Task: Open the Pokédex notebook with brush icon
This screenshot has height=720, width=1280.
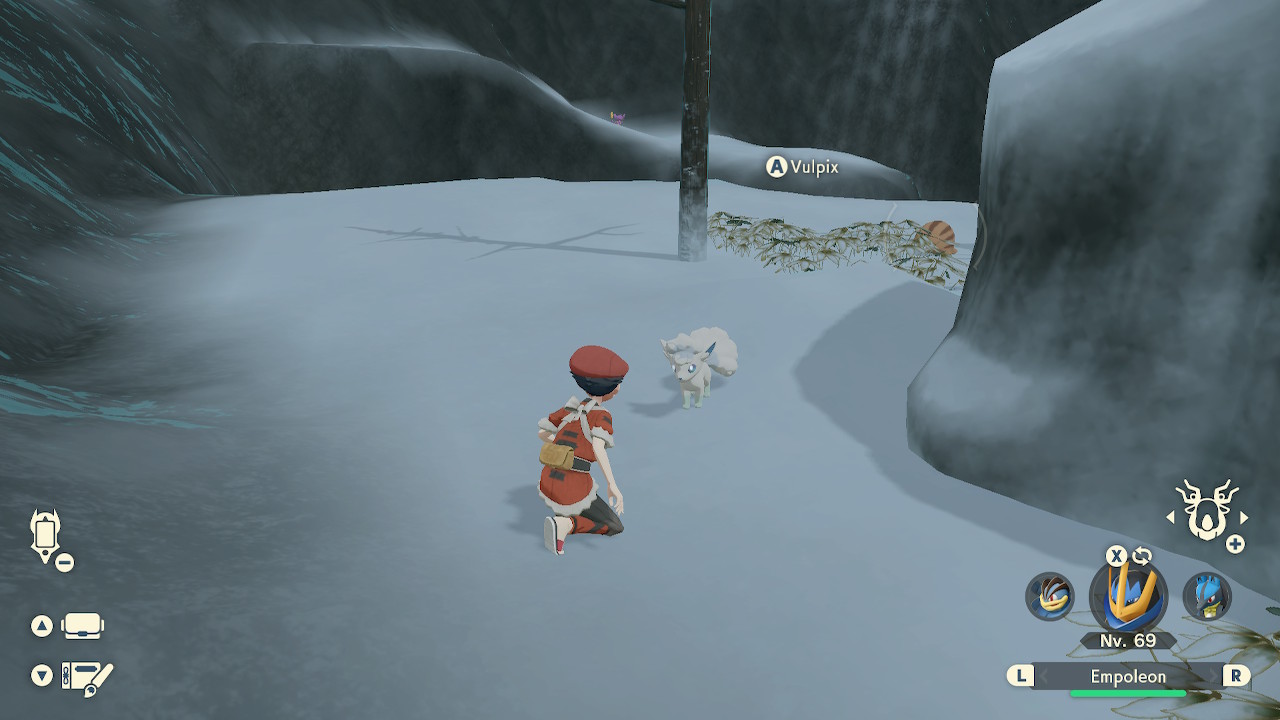Action: (88, 677)
